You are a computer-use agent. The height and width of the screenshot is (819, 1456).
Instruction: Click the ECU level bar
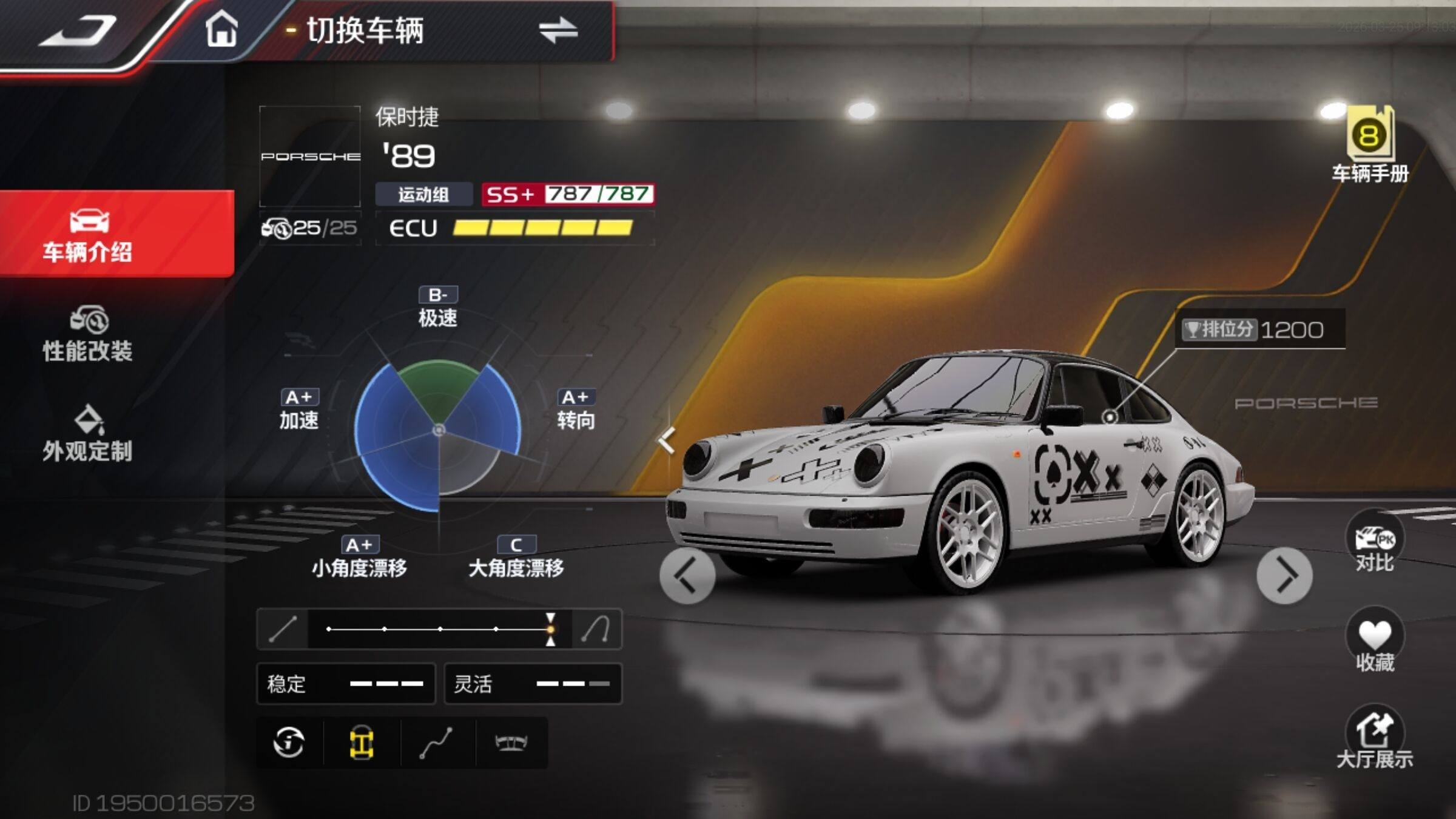[542, 228]
